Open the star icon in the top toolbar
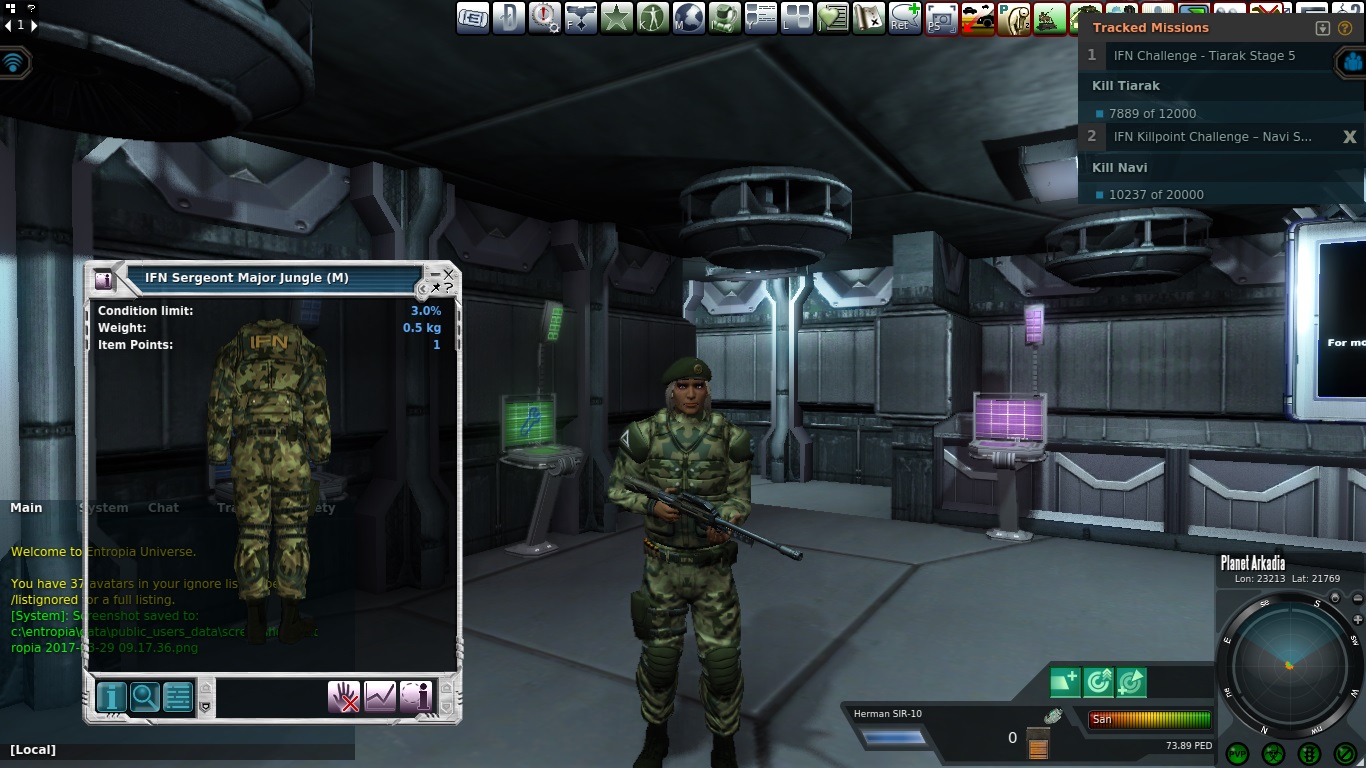The width and height of the screenshot is (1366, 768). 617,17
